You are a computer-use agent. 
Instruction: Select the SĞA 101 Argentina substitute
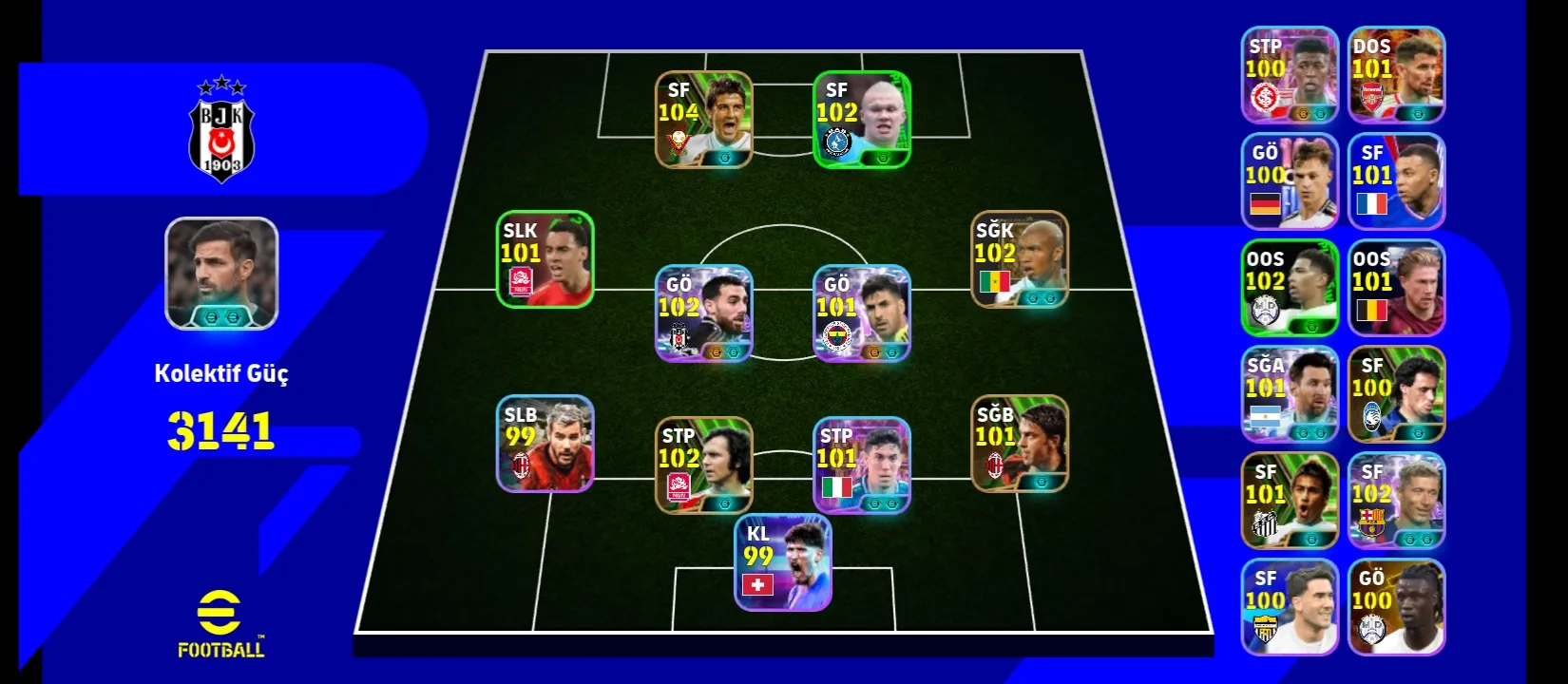(1290, 394)
